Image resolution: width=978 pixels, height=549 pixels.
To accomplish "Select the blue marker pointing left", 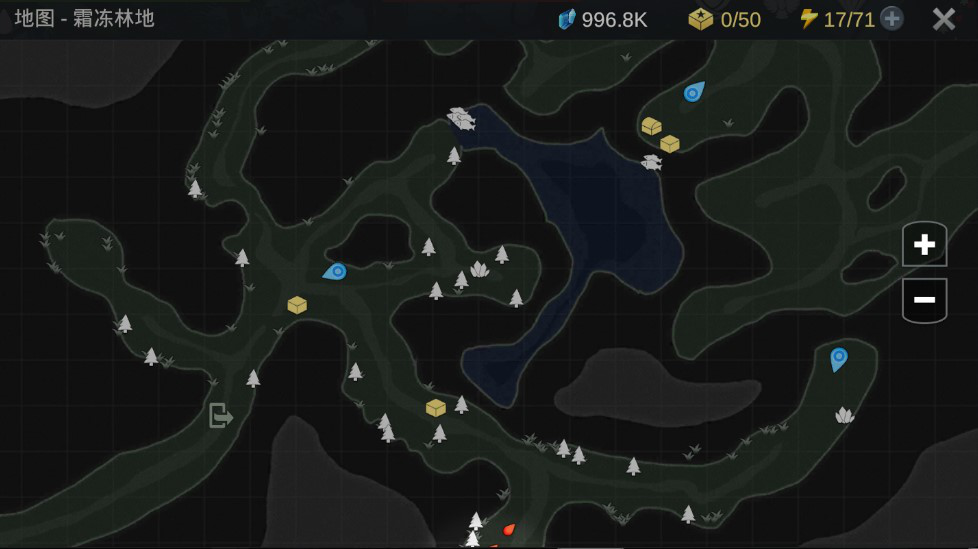I will pyautogui.click(x=335, y=271).
